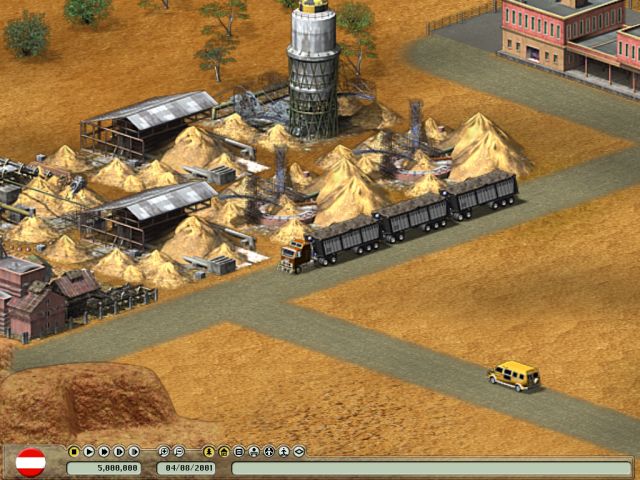Toggle the tree display icon
Screen dimensions: 640x480
tap(209, 451)
